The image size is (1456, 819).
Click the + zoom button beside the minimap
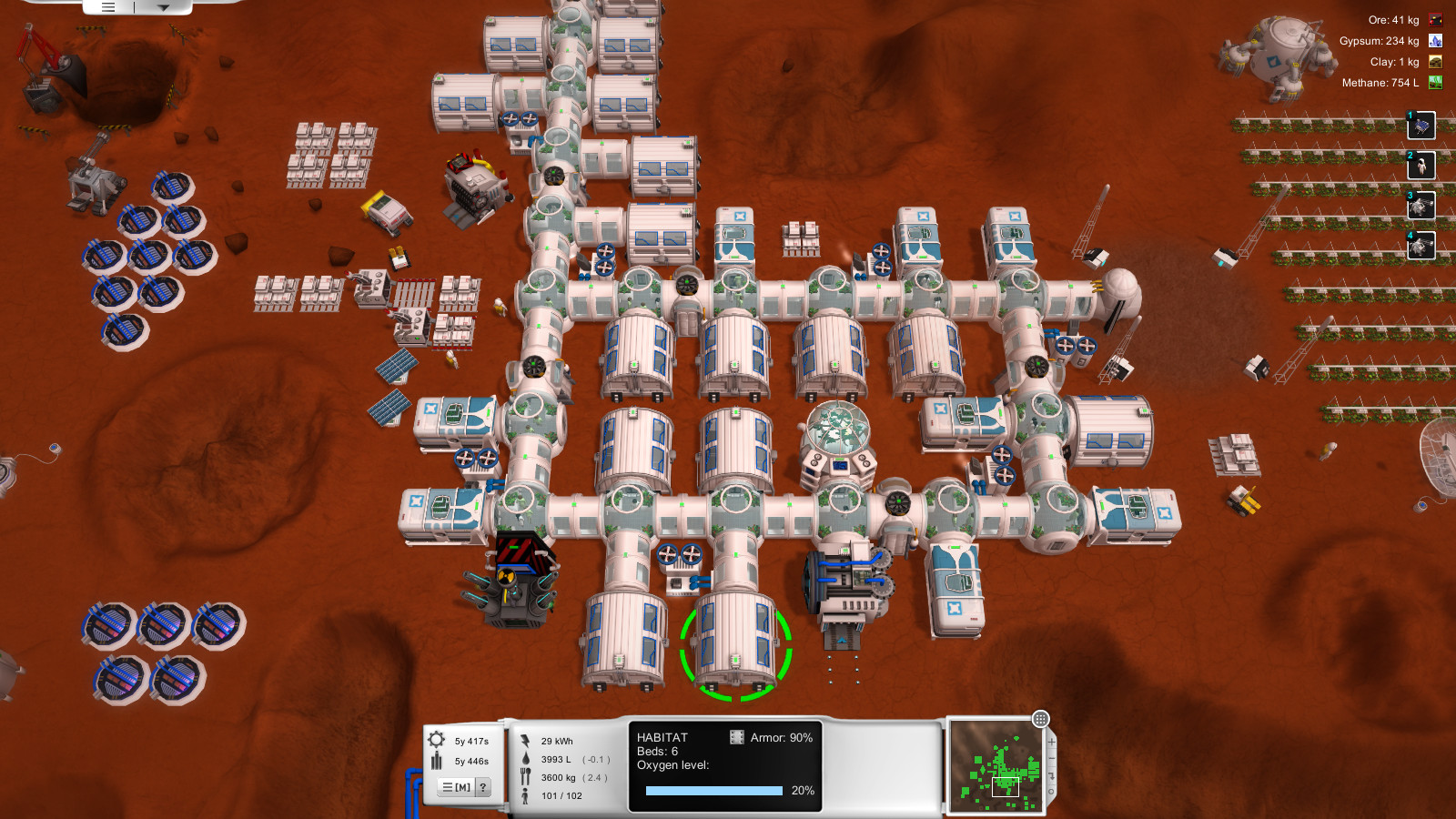[1052, 742]
